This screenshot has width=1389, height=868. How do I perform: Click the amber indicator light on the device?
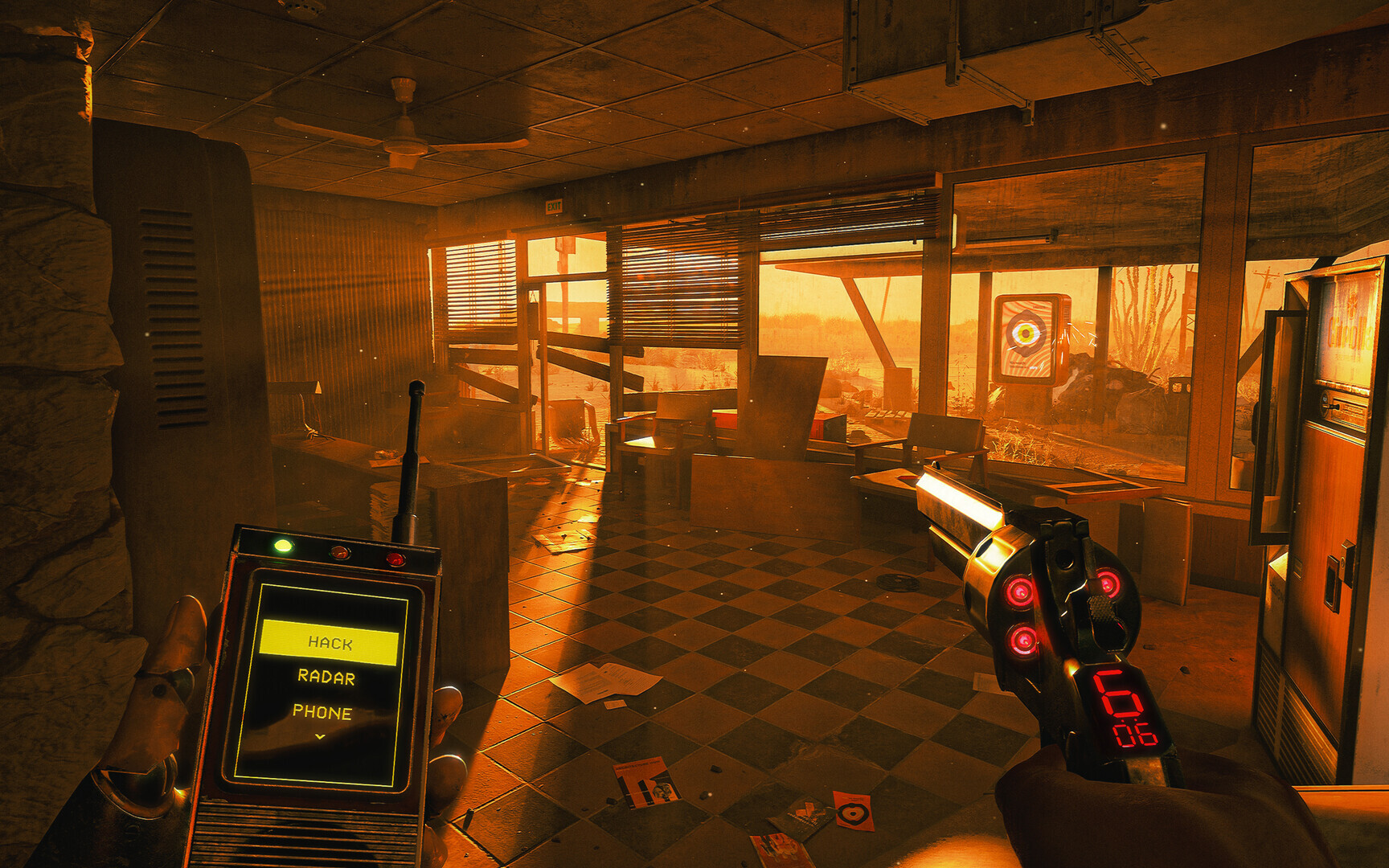[341, 554]
